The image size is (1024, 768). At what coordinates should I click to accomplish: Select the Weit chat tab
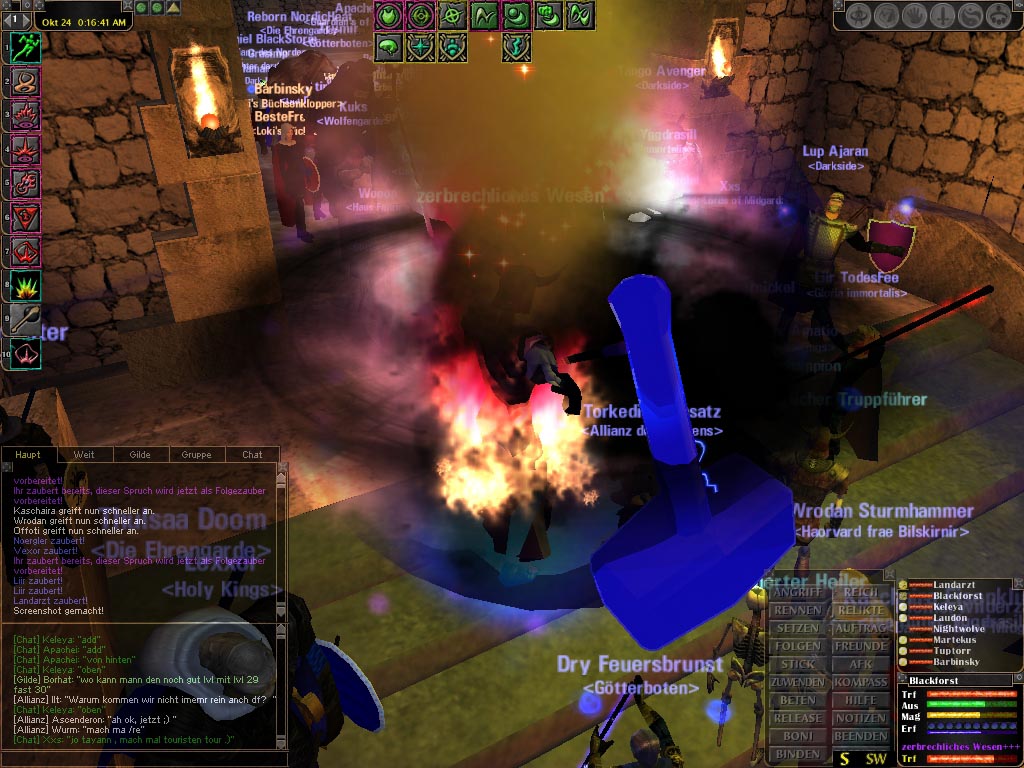[84, 455]
